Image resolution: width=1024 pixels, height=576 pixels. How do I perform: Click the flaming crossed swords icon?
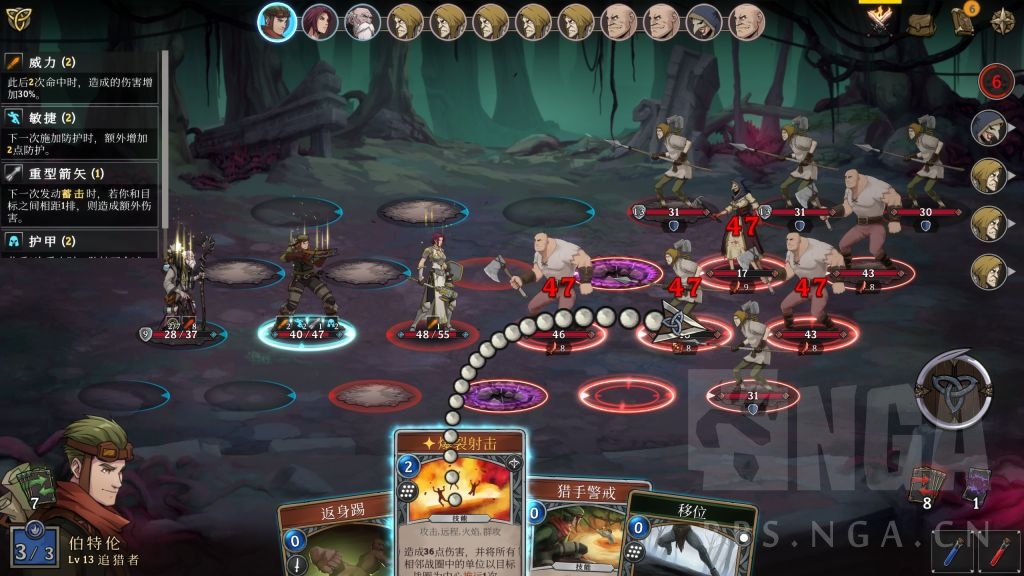coord(879,22)
